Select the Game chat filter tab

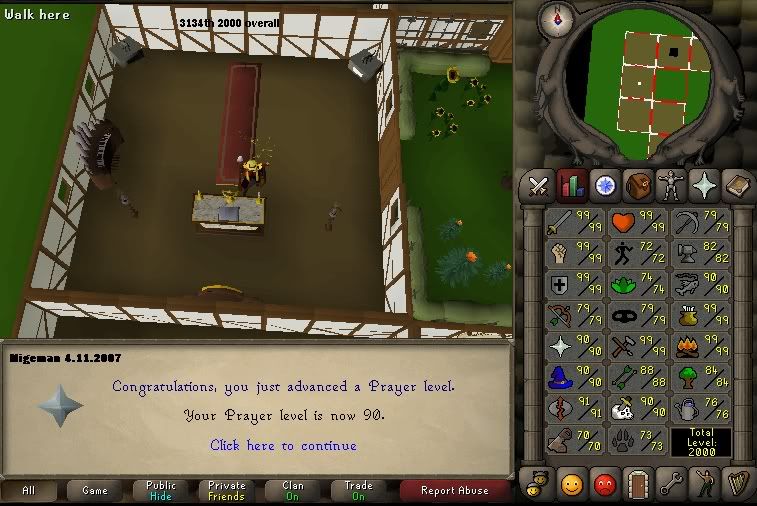[x=94, y=491]
